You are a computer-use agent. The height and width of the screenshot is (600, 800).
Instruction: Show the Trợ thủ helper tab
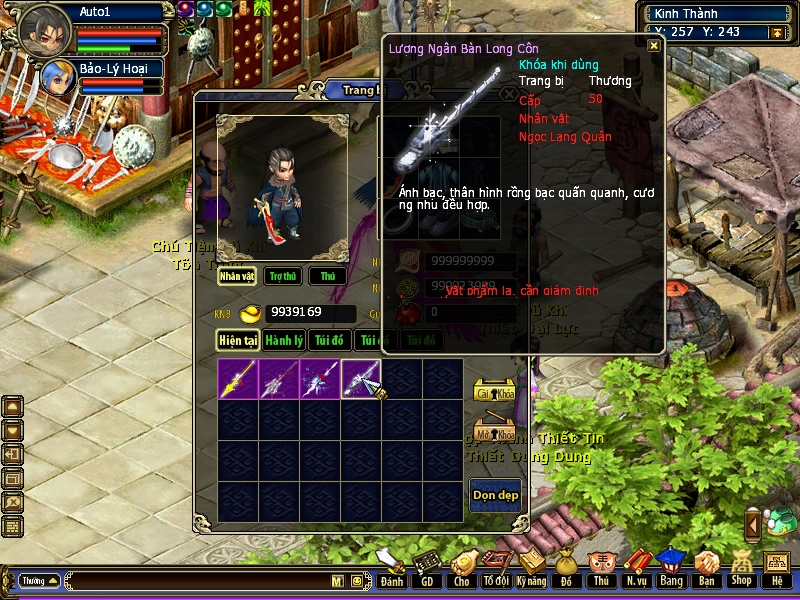[x=284, y=276]
